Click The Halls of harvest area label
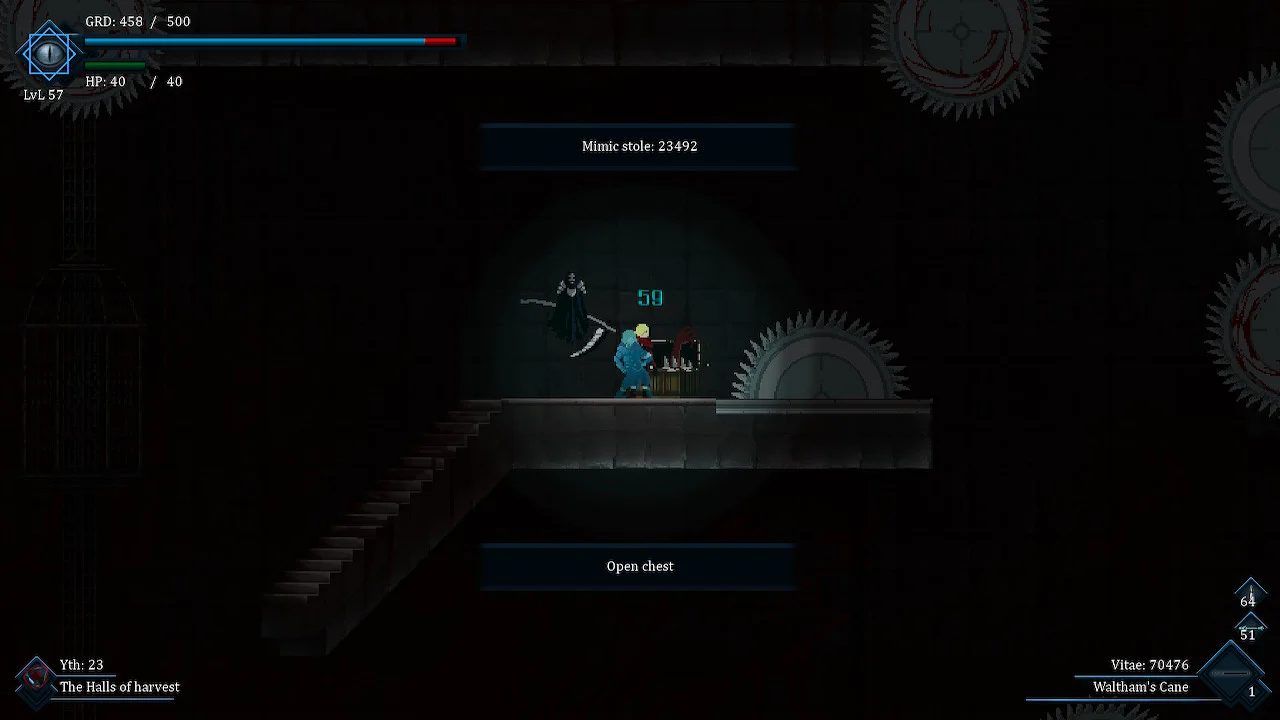The image size is (1280, 720). (119, 687)
